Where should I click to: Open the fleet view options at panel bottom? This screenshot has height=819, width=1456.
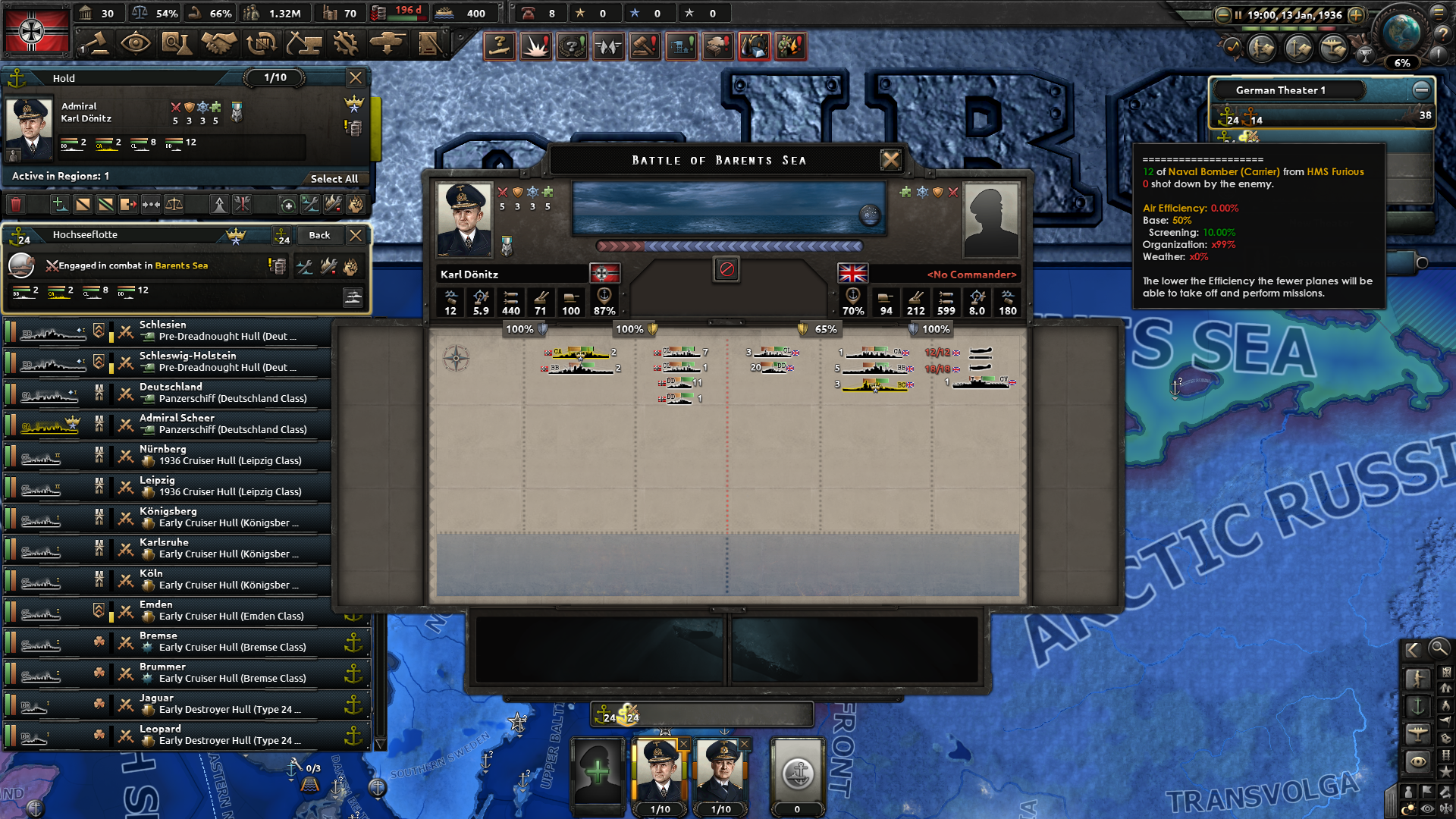pyautogui.click(x=353, y=297)
